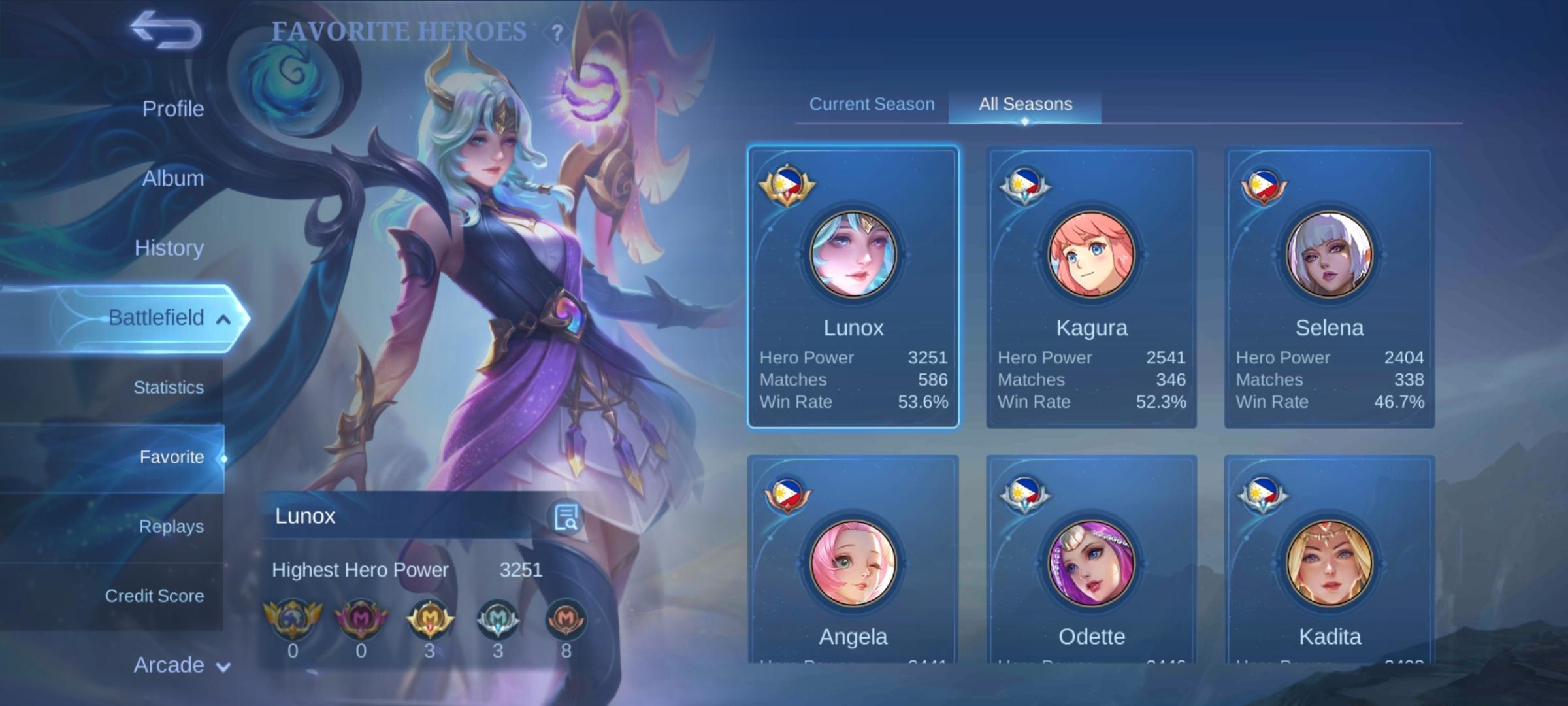The width and height of the screenshot is (1568, 706).
Task: Select the All Seasons tab
Action: [x=1025, y=104]
